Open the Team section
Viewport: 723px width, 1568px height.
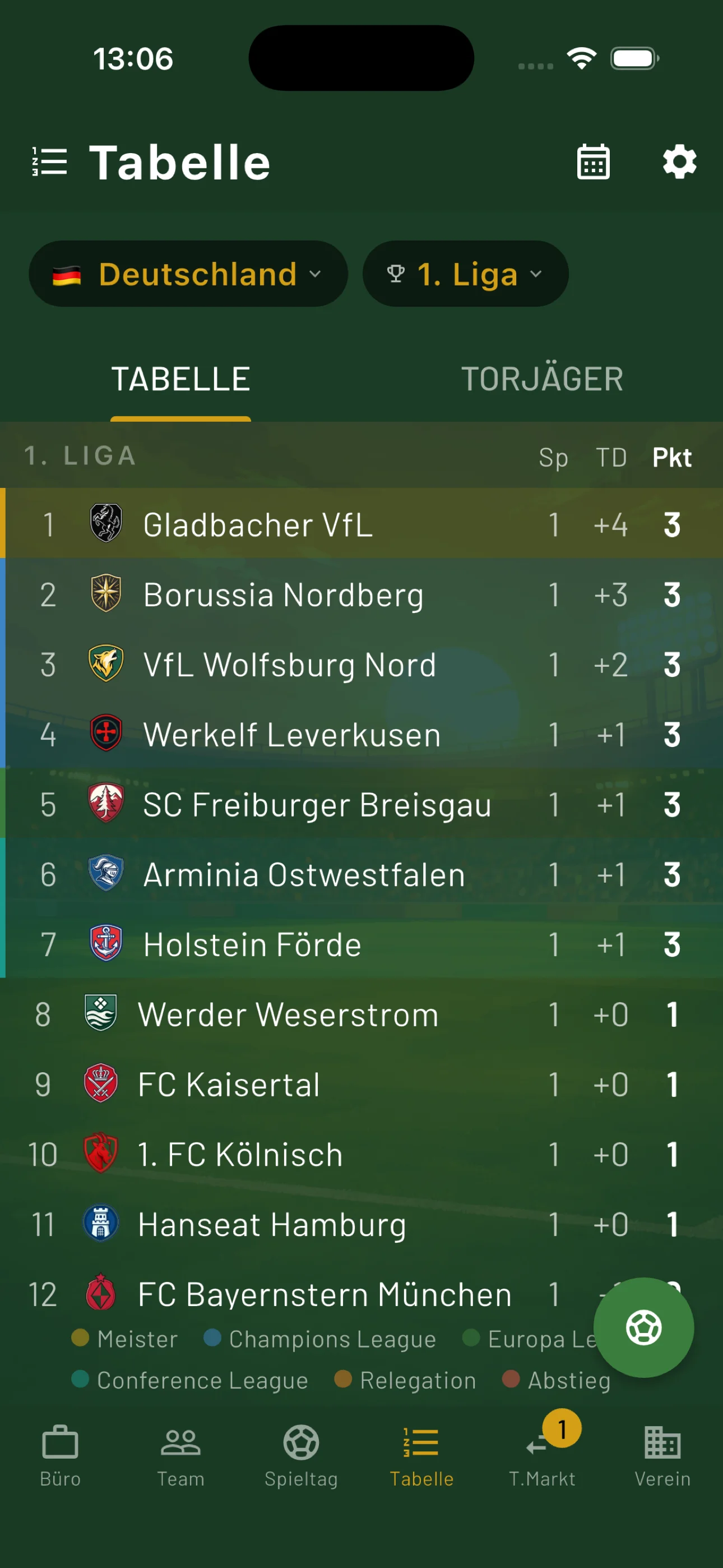click(180, 1455)
